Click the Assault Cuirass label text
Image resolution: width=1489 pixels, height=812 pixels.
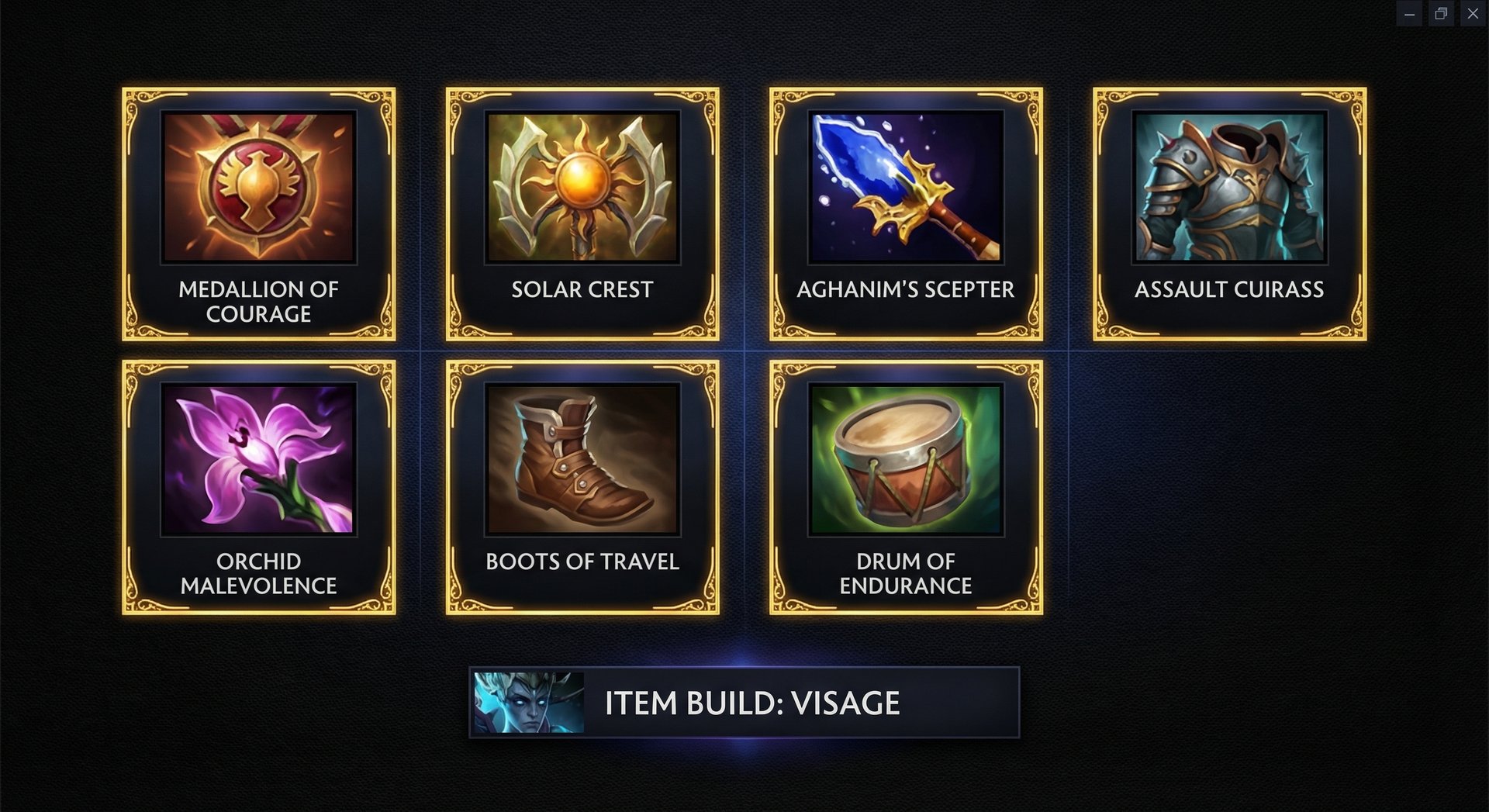tap(1229, 290)
